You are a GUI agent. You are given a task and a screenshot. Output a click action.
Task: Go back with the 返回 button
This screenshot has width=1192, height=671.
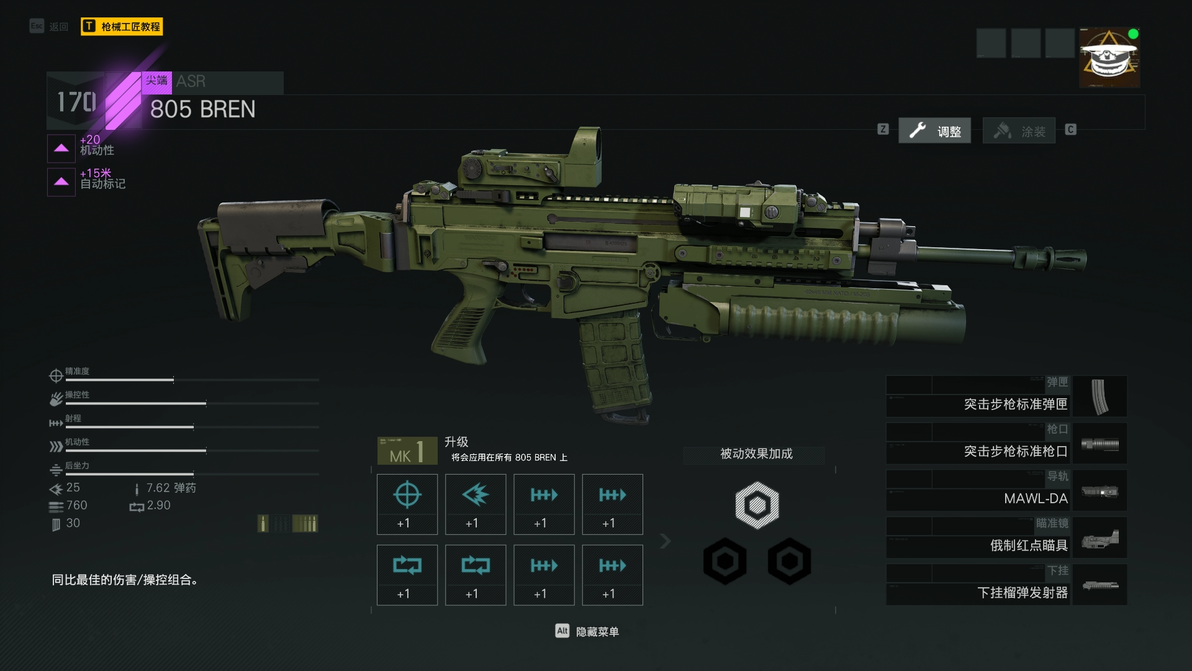pyautogui.click(x=50, y=27)
